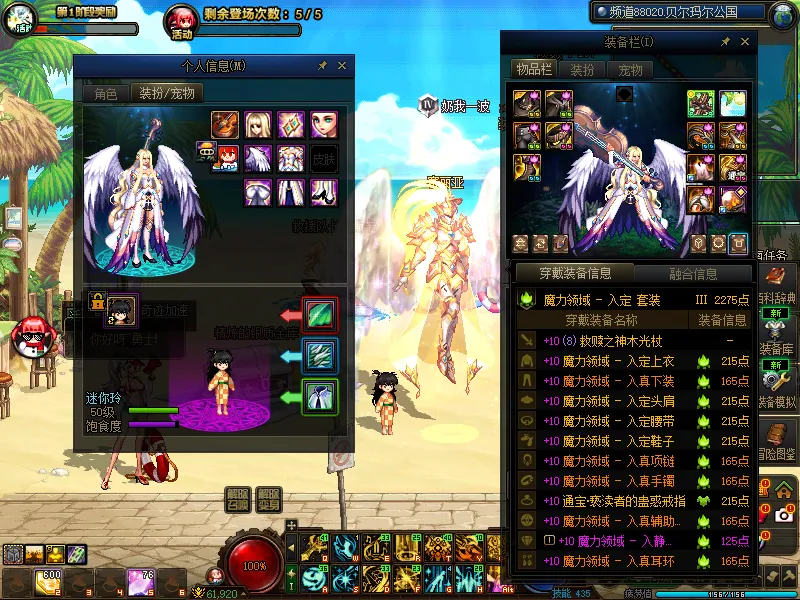The image size is (800, 600).
Task: Click the 解除召唤 button
Action: [238, 498]
